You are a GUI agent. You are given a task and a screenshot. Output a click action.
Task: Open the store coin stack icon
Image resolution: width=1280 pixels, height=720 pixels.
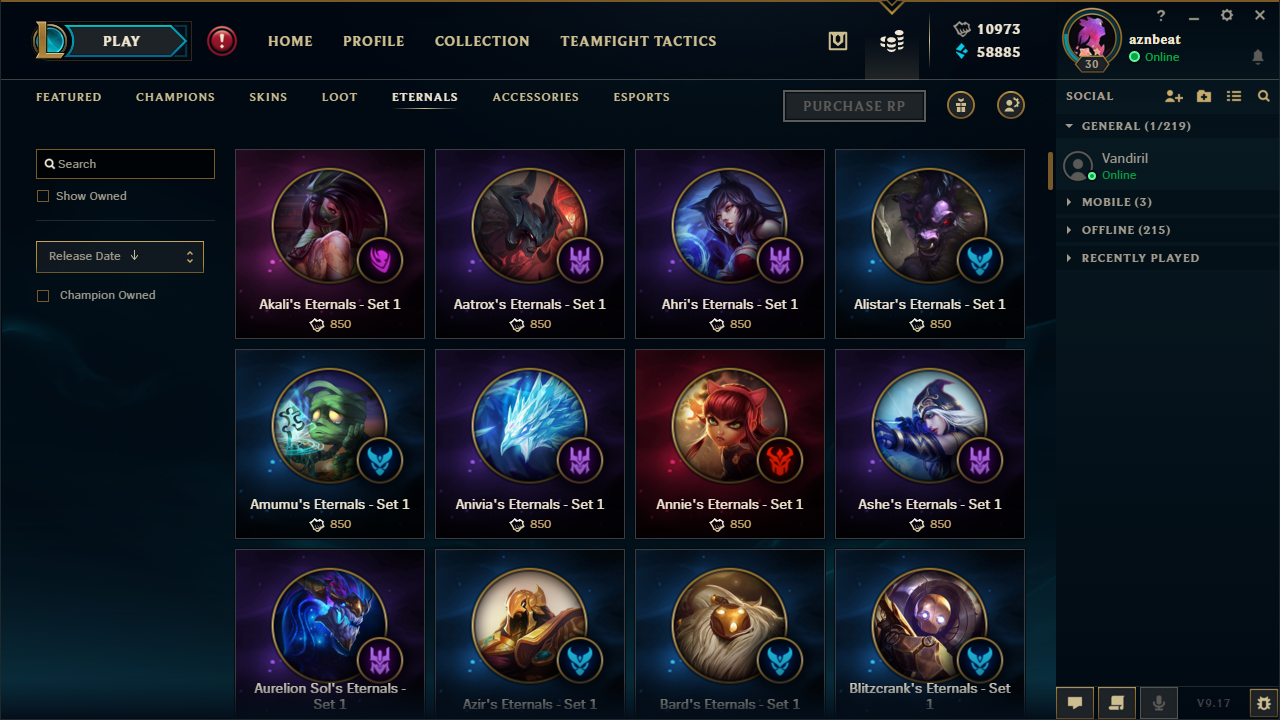tap(891, 41)
